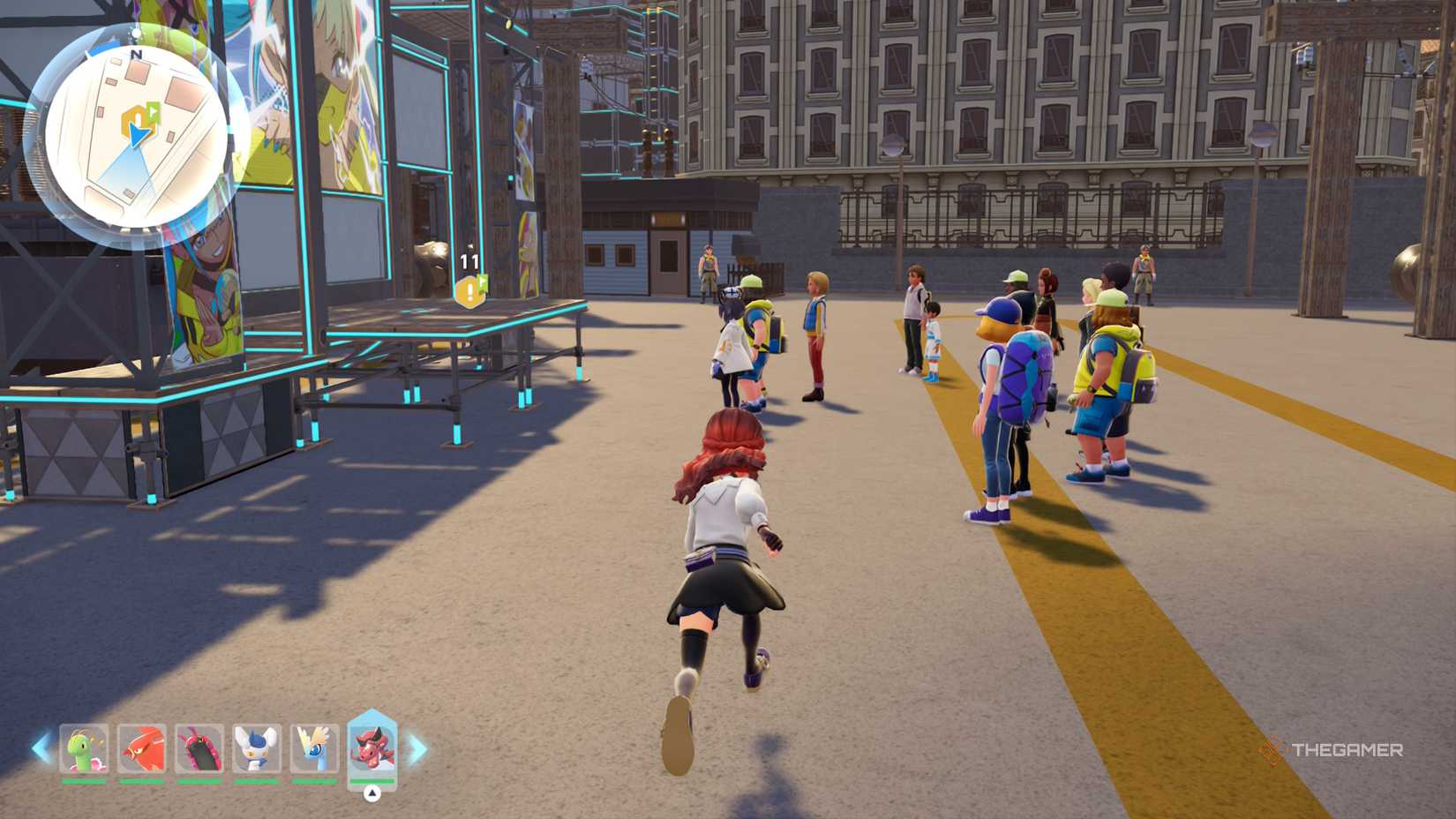Screen dimensions: 1456x819
Task: Switch to the Meowstic party slot
Action: click(x=257, y=749)
